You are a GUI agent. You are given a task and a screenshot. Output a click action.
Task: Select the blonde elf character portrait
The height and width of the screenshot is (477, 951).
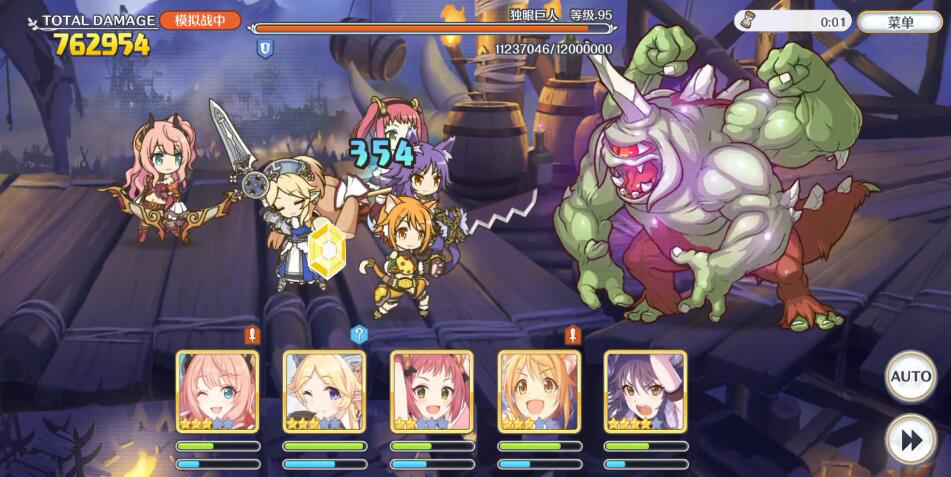(324, 391)
